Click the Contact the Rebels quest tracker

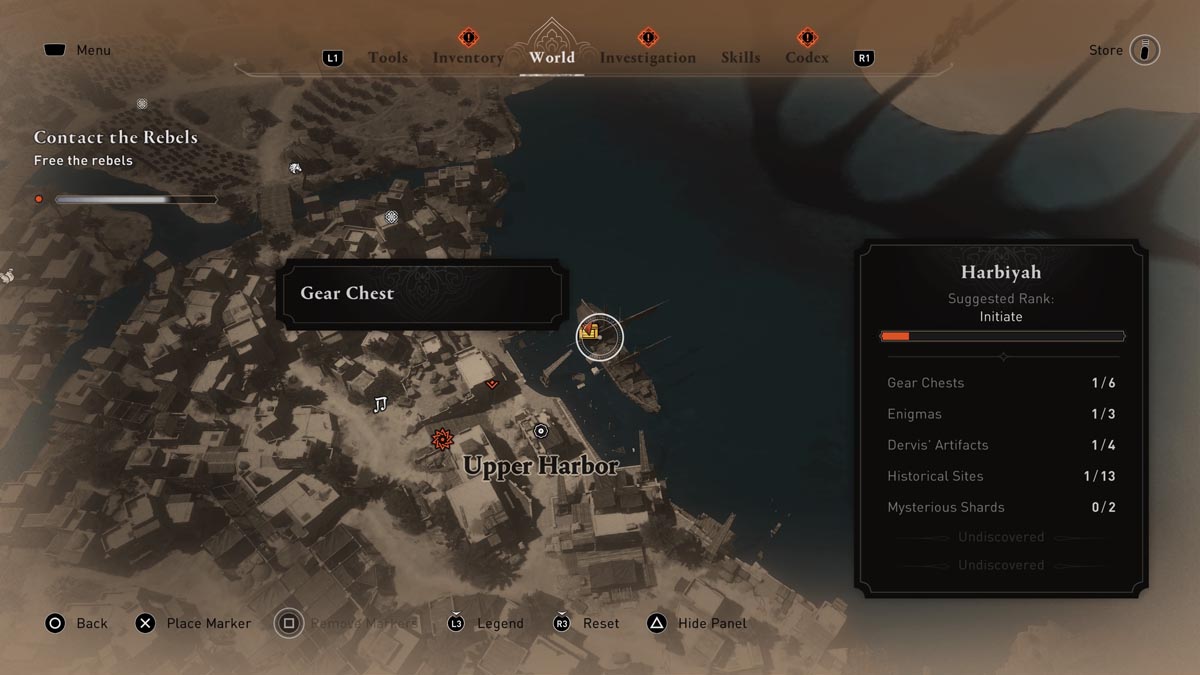[x=115, y=138]
